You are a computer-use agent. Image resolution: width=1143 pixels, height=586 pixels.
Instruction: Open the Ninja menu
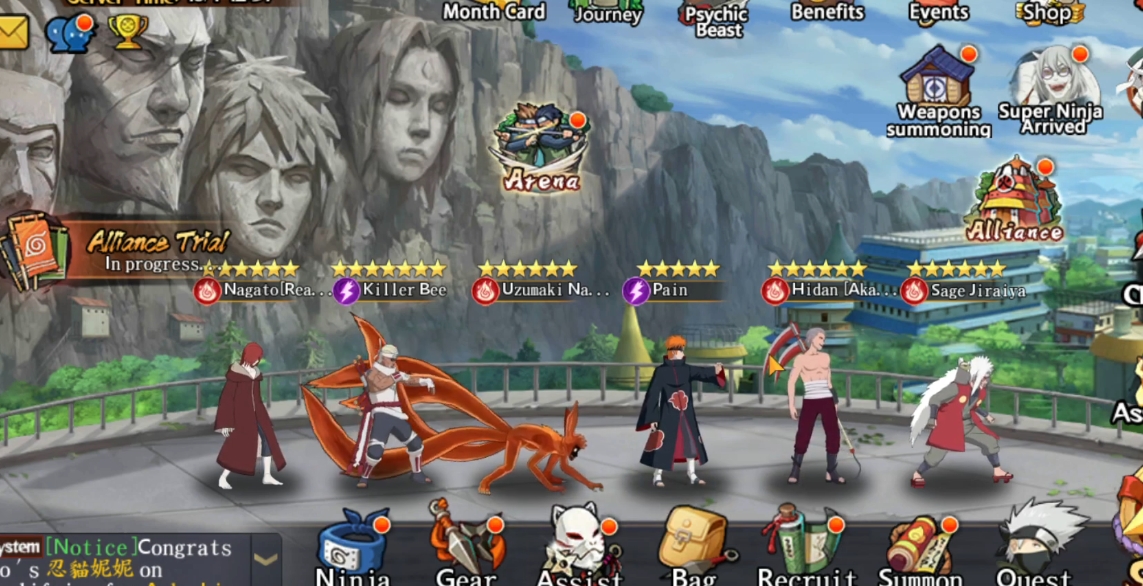(353, 550)
